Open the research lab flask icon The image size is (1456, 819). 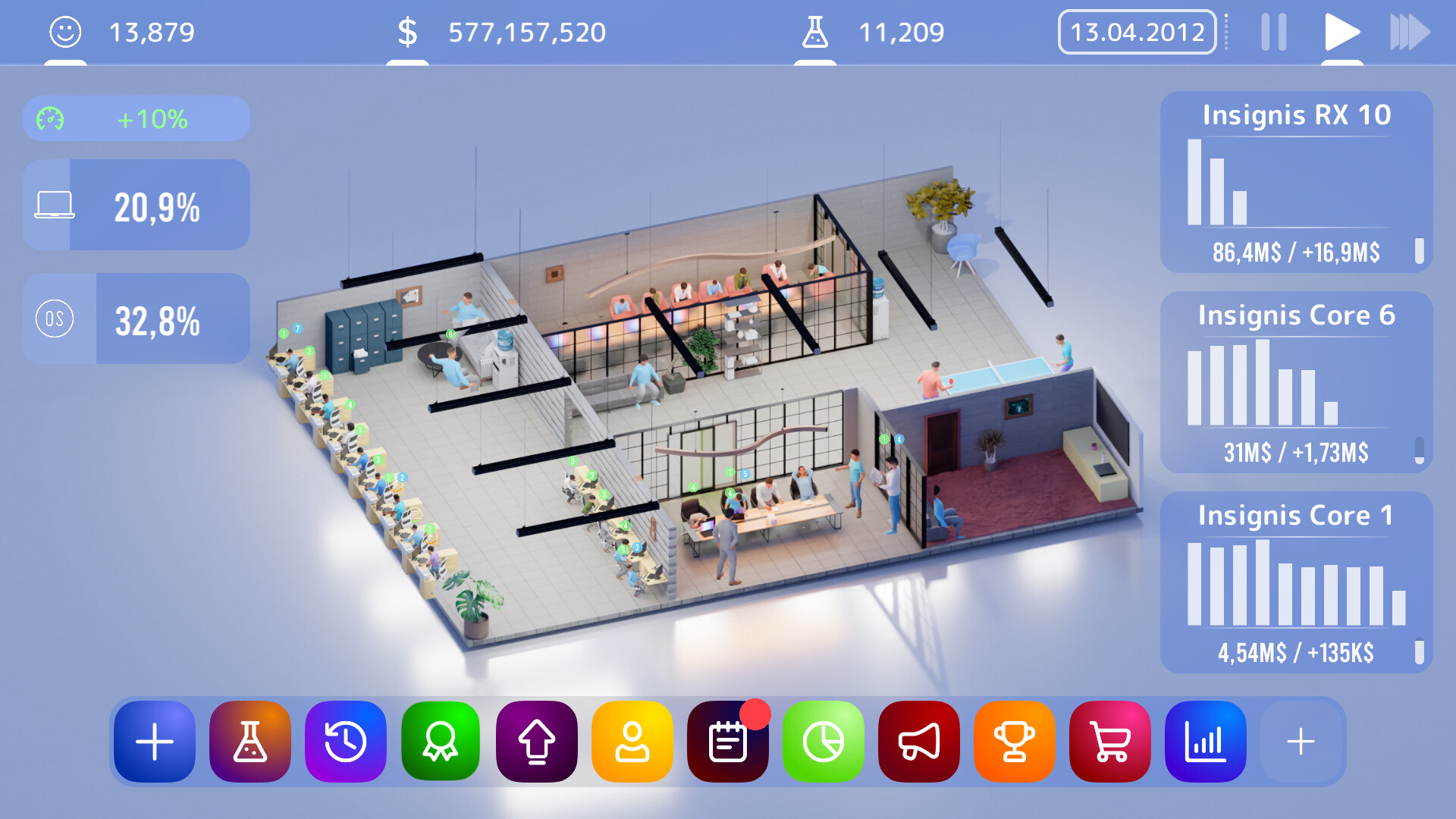249,742
